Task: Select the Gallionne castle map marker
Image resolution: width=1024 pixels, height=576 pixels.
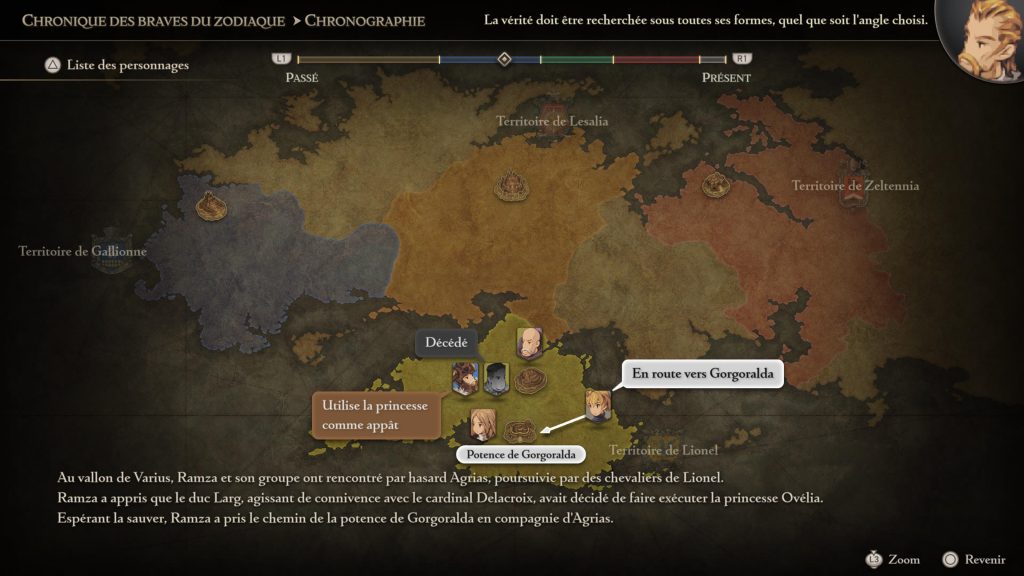Action: 211,205
